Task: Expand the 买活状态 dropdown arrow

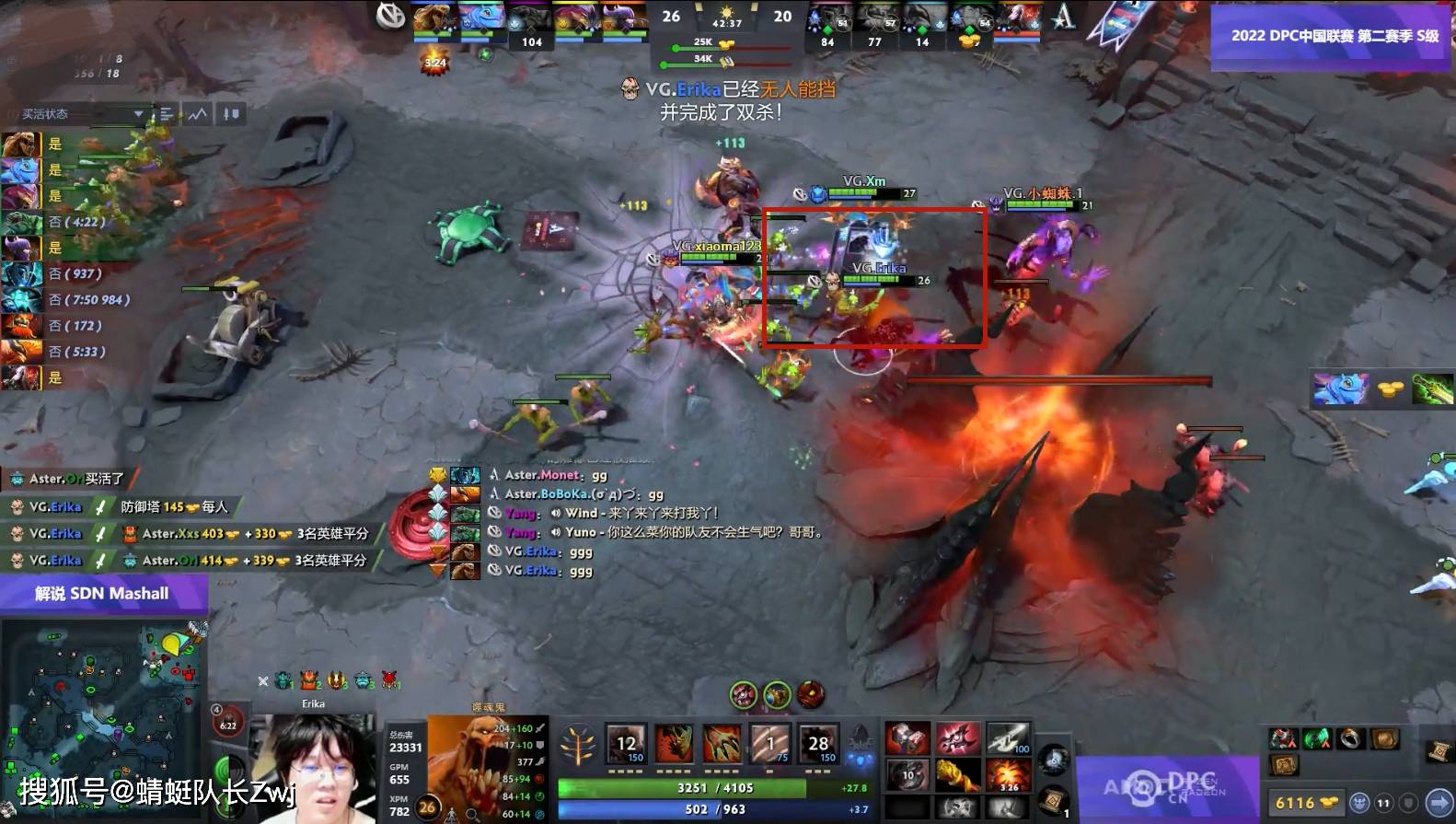Action: [138, 111]
